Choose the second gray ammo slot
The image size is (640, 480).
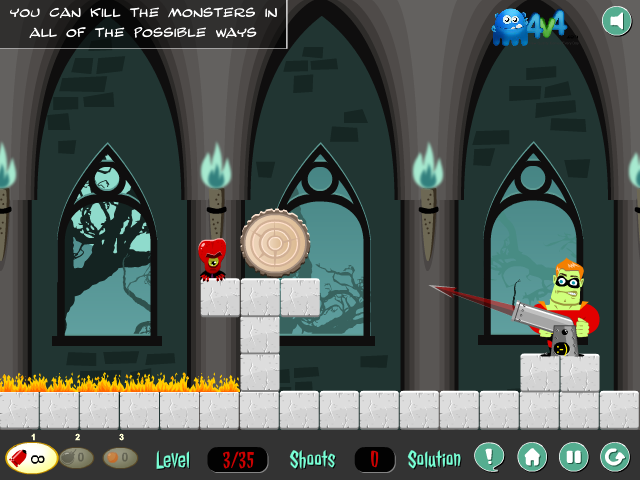point(77,459)
